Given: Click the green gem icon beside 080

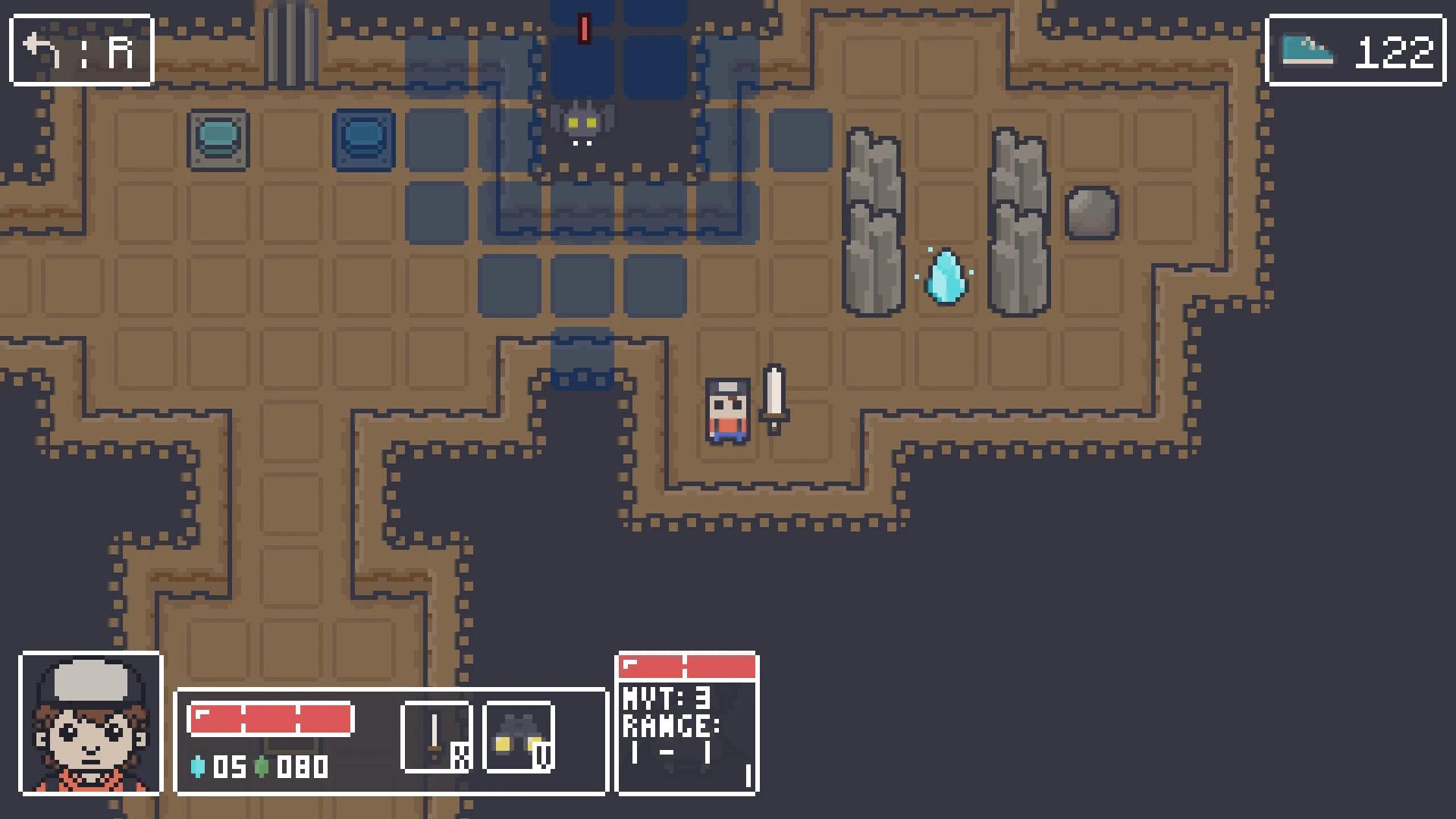Looking at the screenshot, I should (x=262, y=767).
